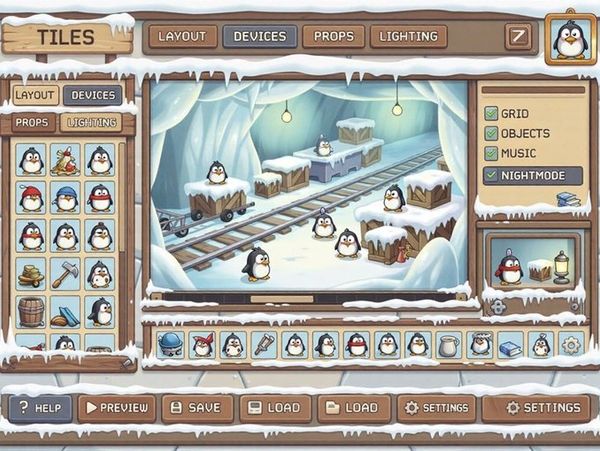Select the blue book in the item strip
The image size is (600, 451).
[x=510, y=347]
